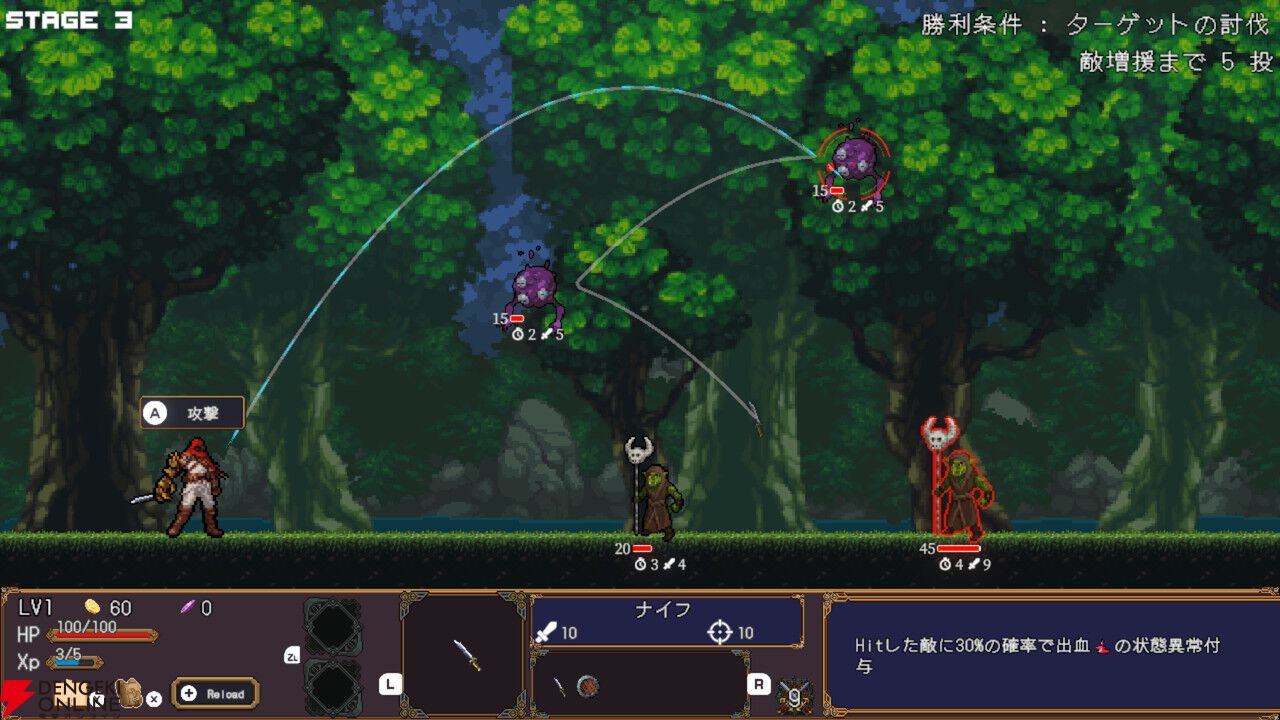The width and height of the screenshot is (1280, 720).
Task: Click the purple gem counter icon
Action: point(187,608)
